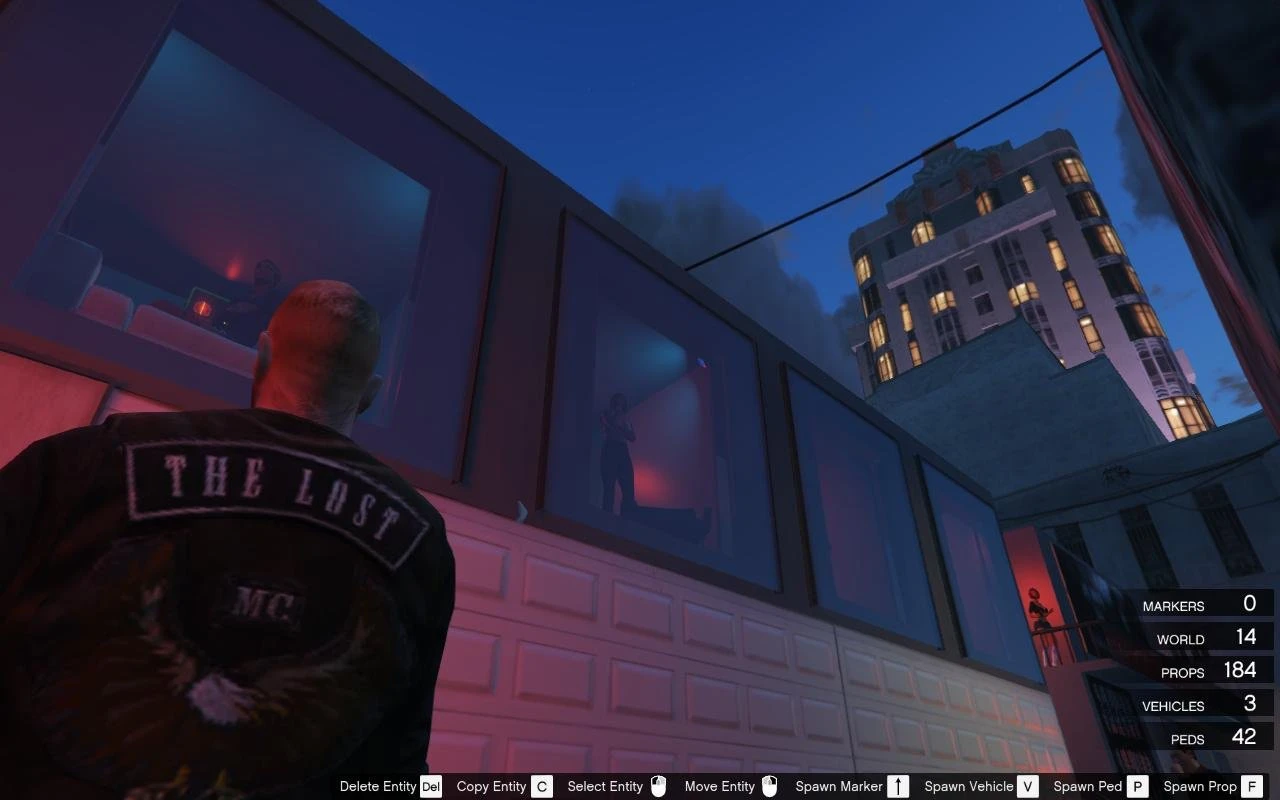Click the Move Entity mouse icon
1280x800 pixels.
click(x=769, y=786)
